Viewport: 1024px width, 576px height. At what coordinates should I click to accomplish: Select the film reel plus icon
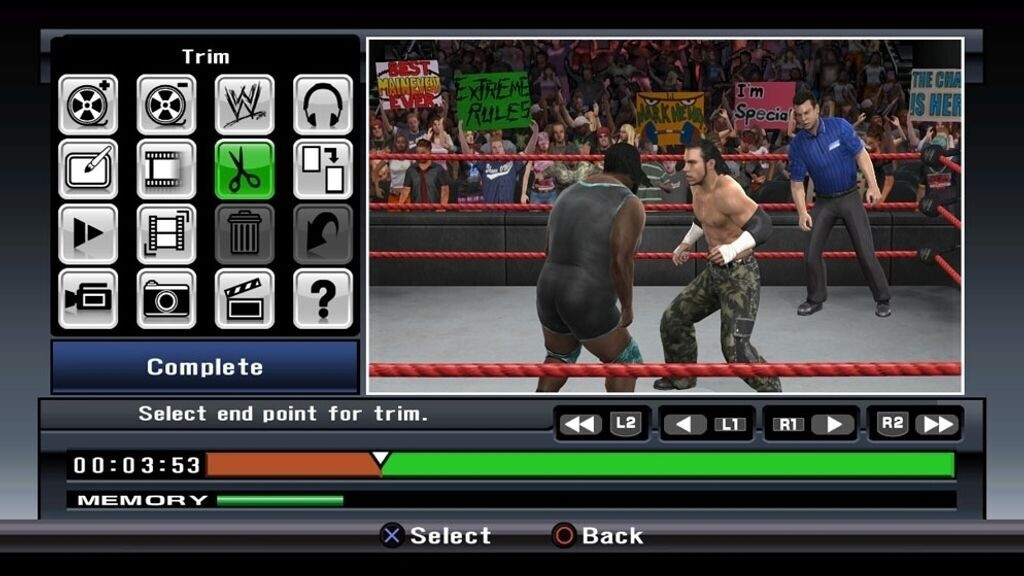click(x=88, y=104)
